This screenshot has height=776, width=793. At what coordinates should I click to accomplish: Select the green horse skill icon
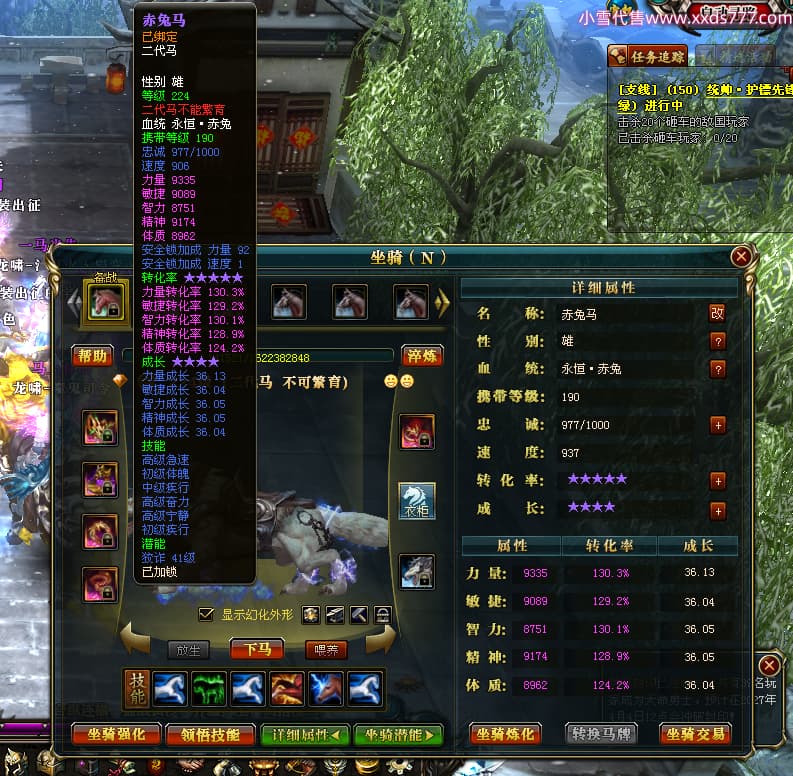point(209,688)
